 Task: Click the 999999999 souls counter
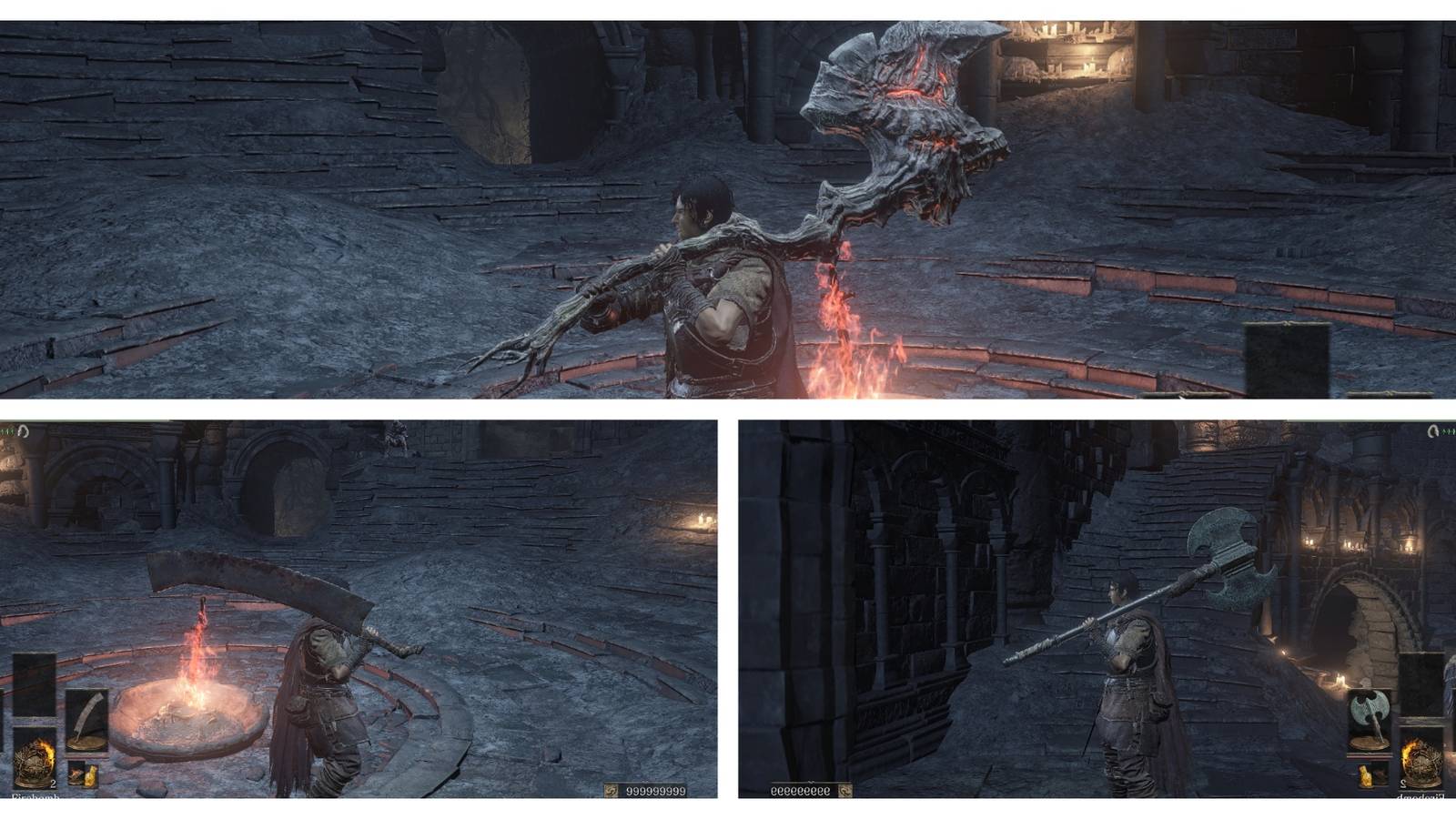[655, 790]
